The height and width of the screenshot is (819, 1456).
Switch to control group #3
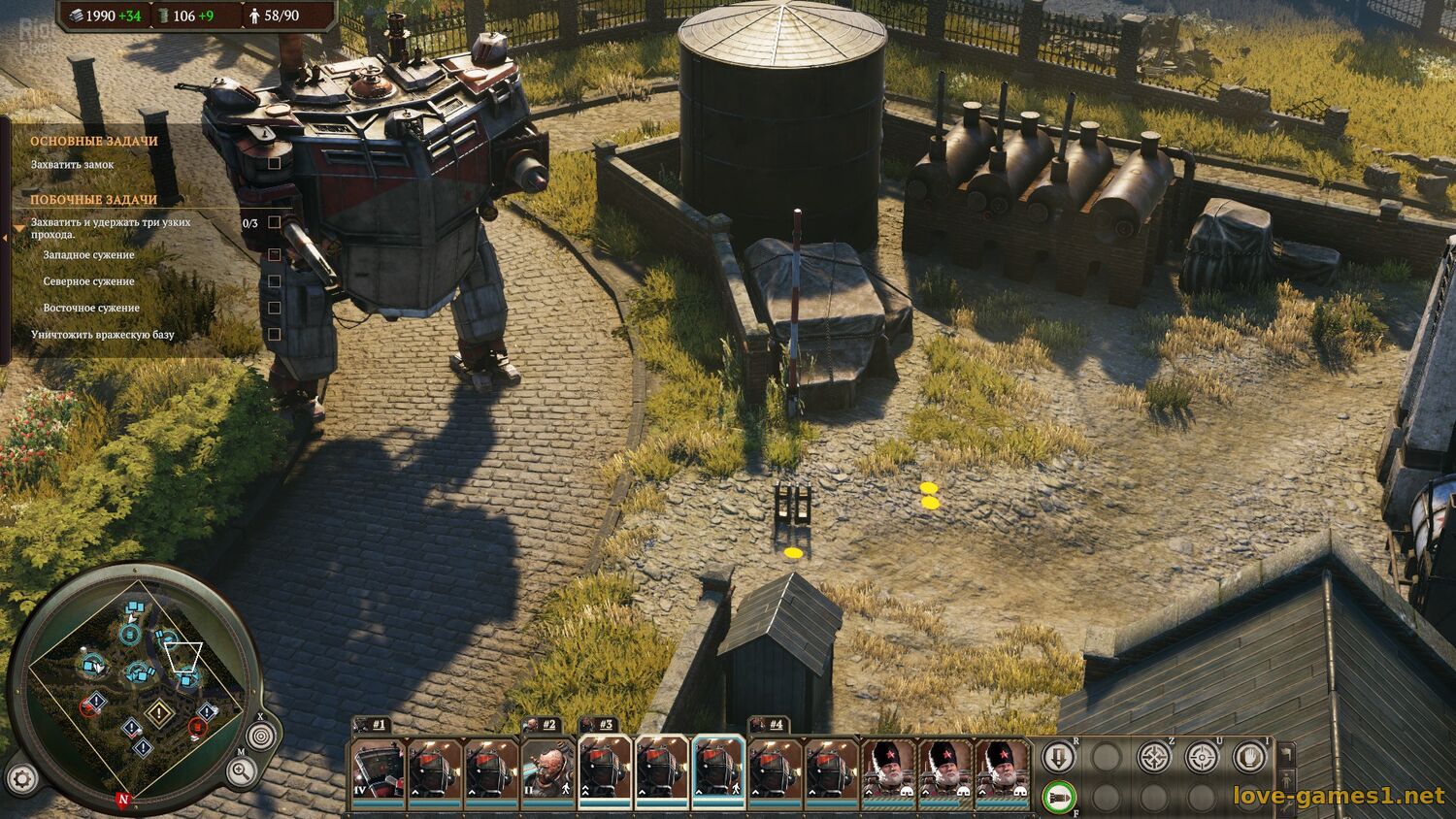(x=598, y=724)
